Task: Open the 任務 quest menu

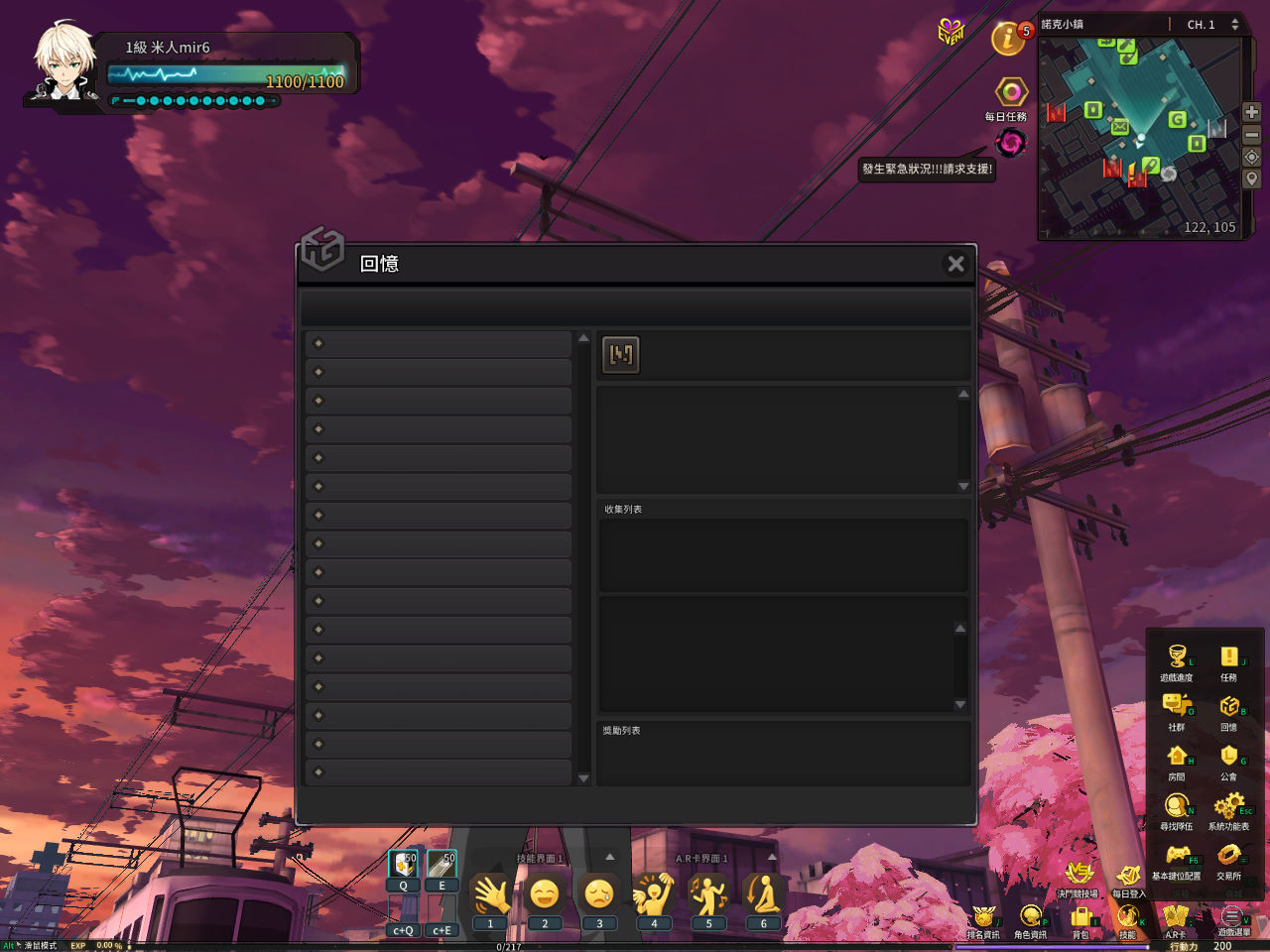Action: click(1228, 659)
